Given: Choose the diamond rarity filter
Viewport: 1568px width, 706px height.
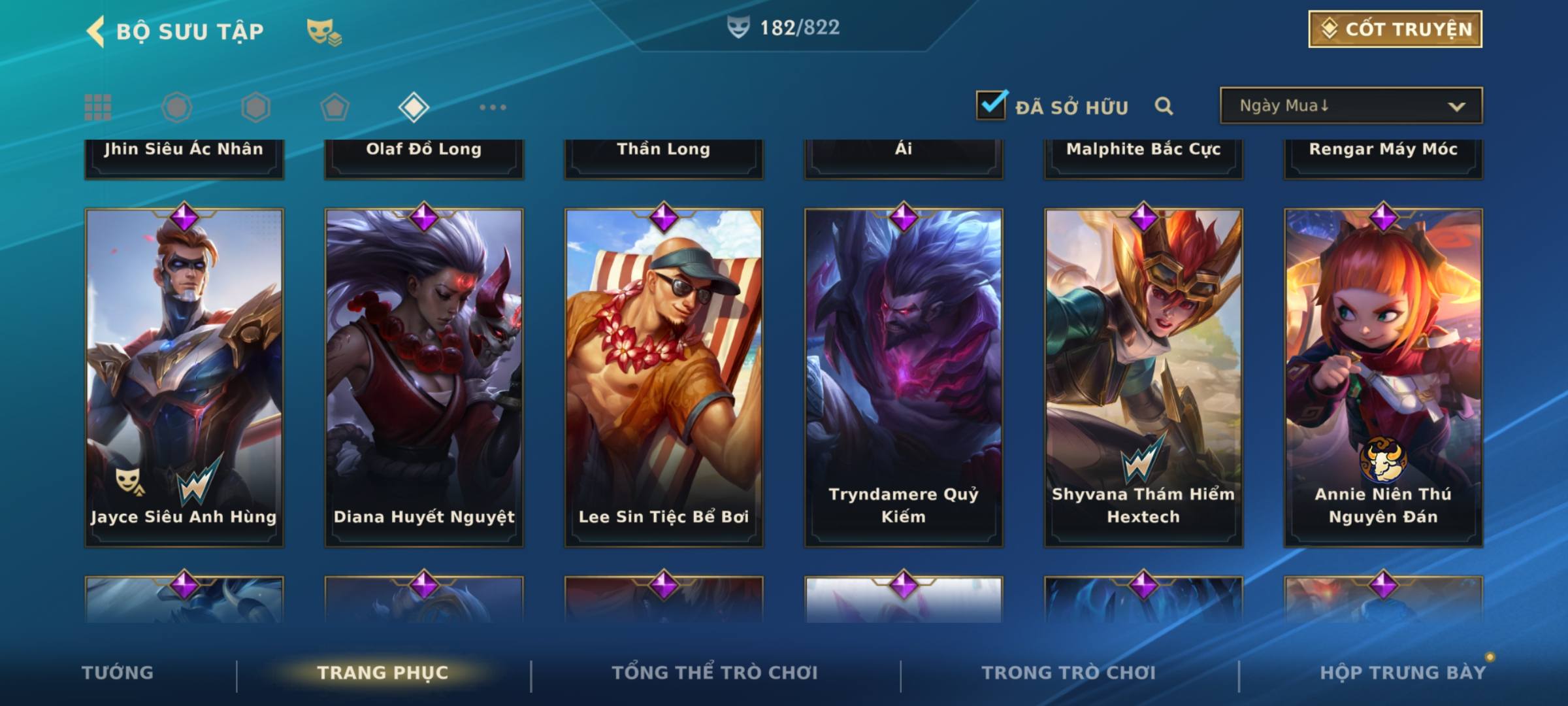Looking at the screenshot, I should click(414, 107).
